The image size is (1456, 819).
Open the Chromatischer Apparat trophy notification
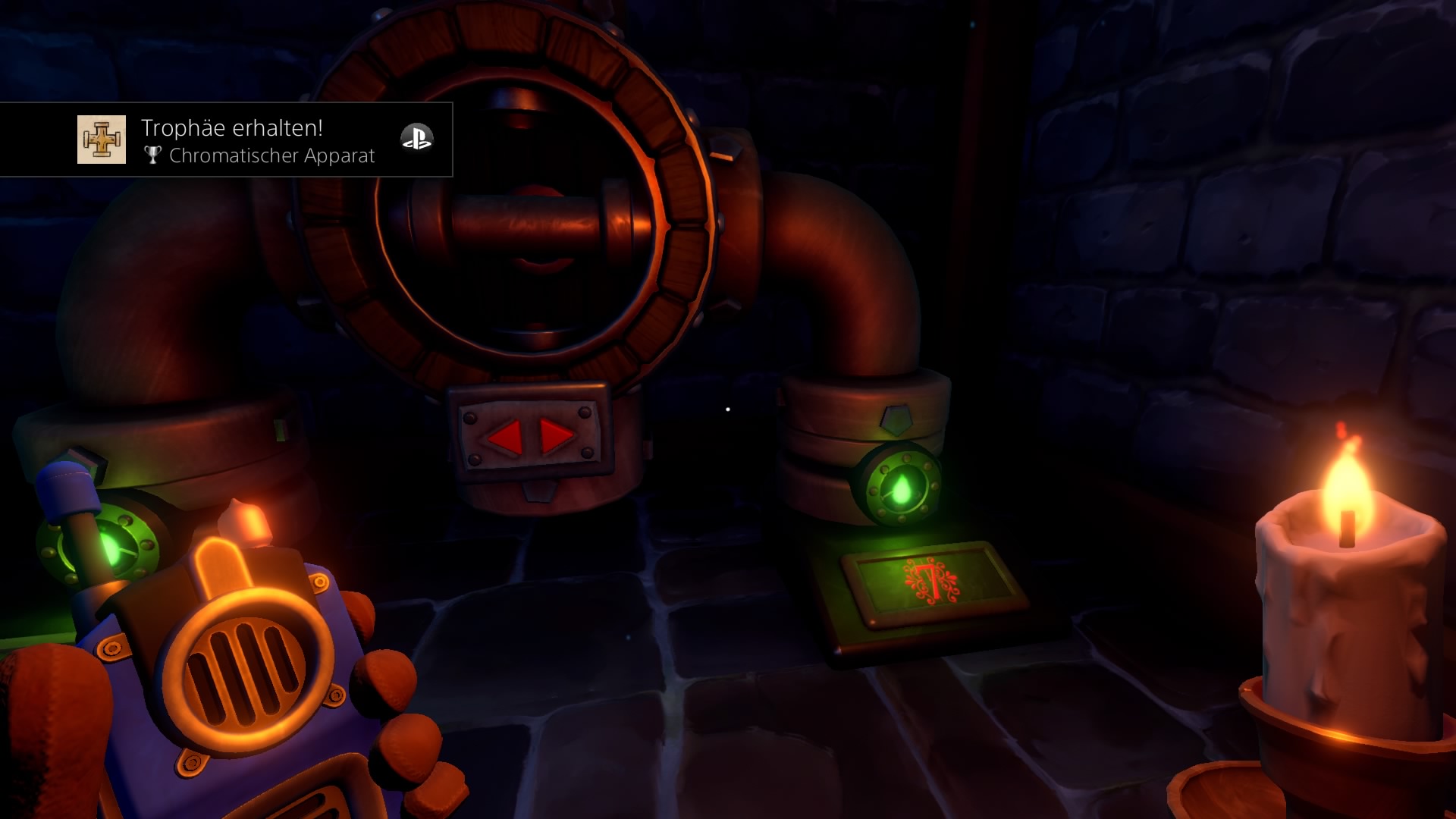tap(258, 141)
